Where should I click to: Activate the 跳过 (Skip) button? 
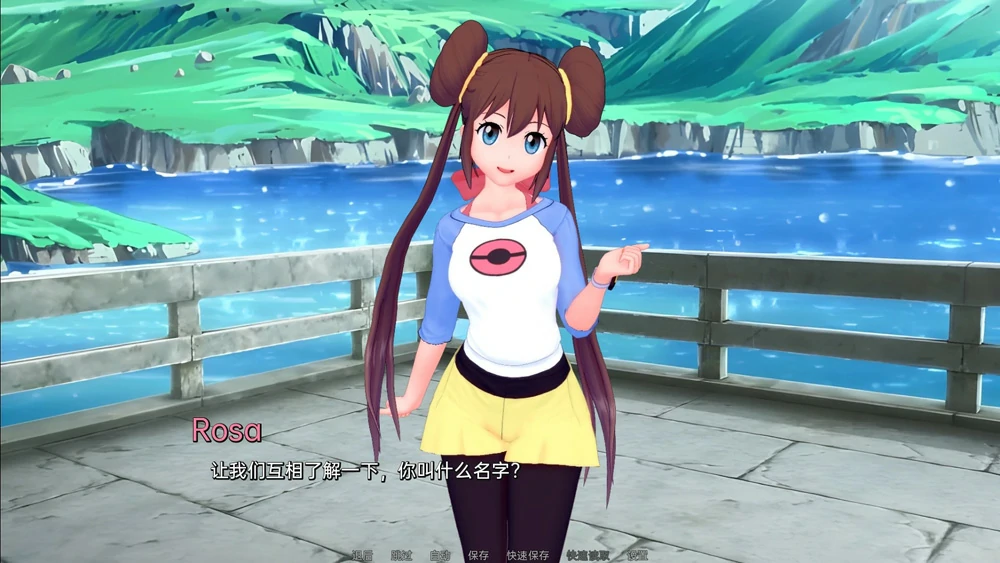[401, 555]
